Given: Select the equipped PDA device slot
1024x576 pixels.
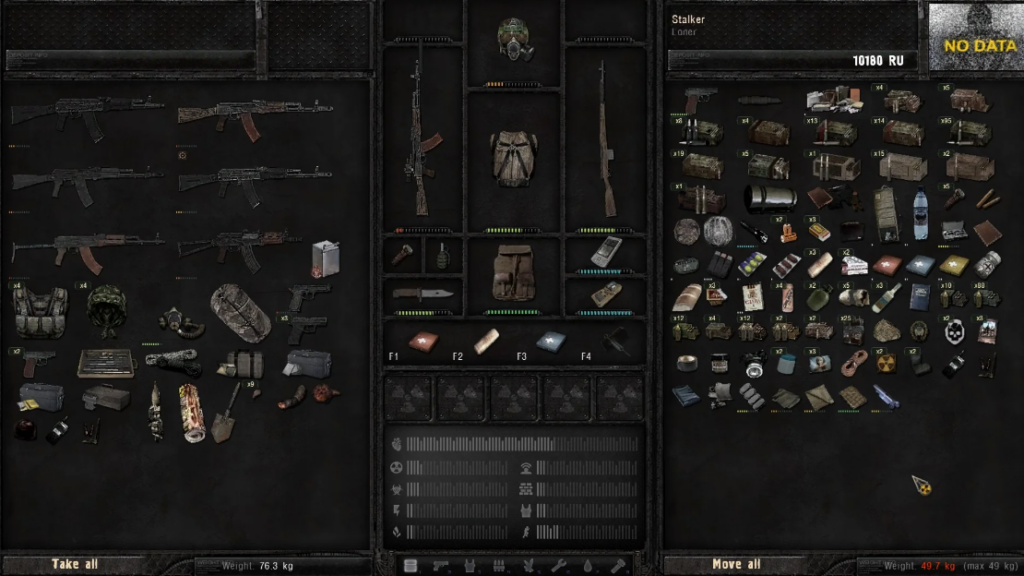Looking at the screenshot, I should pos(605,252).
